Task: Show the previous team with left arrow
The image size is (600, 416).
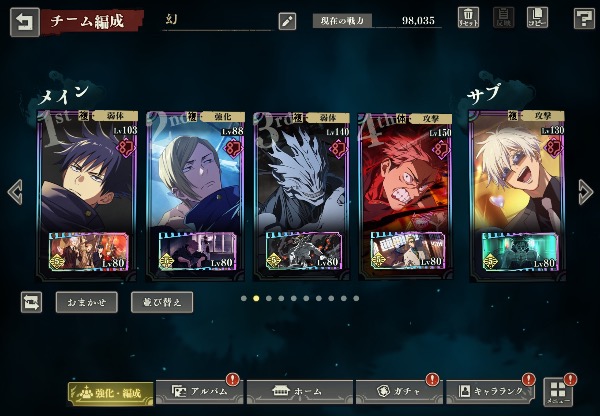Action: (14, 191)
